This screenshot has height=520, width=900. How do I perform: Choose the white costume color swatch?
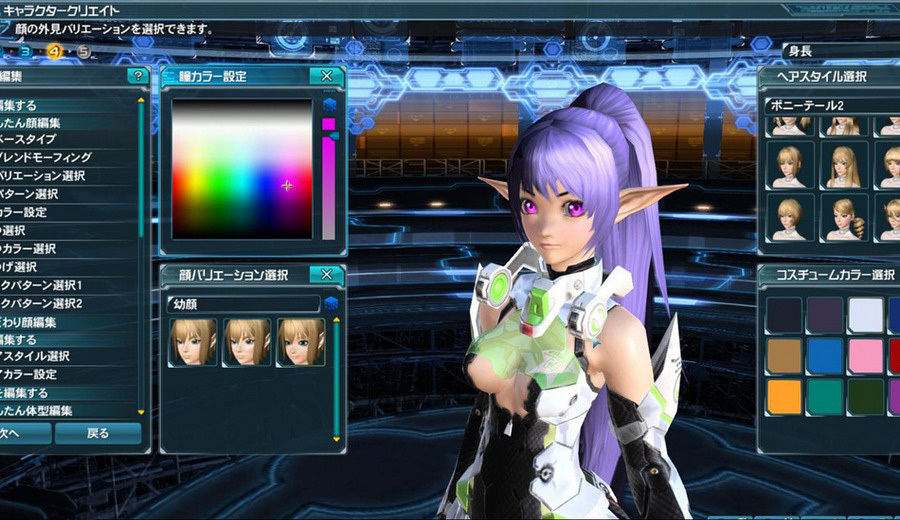(866, 315)
